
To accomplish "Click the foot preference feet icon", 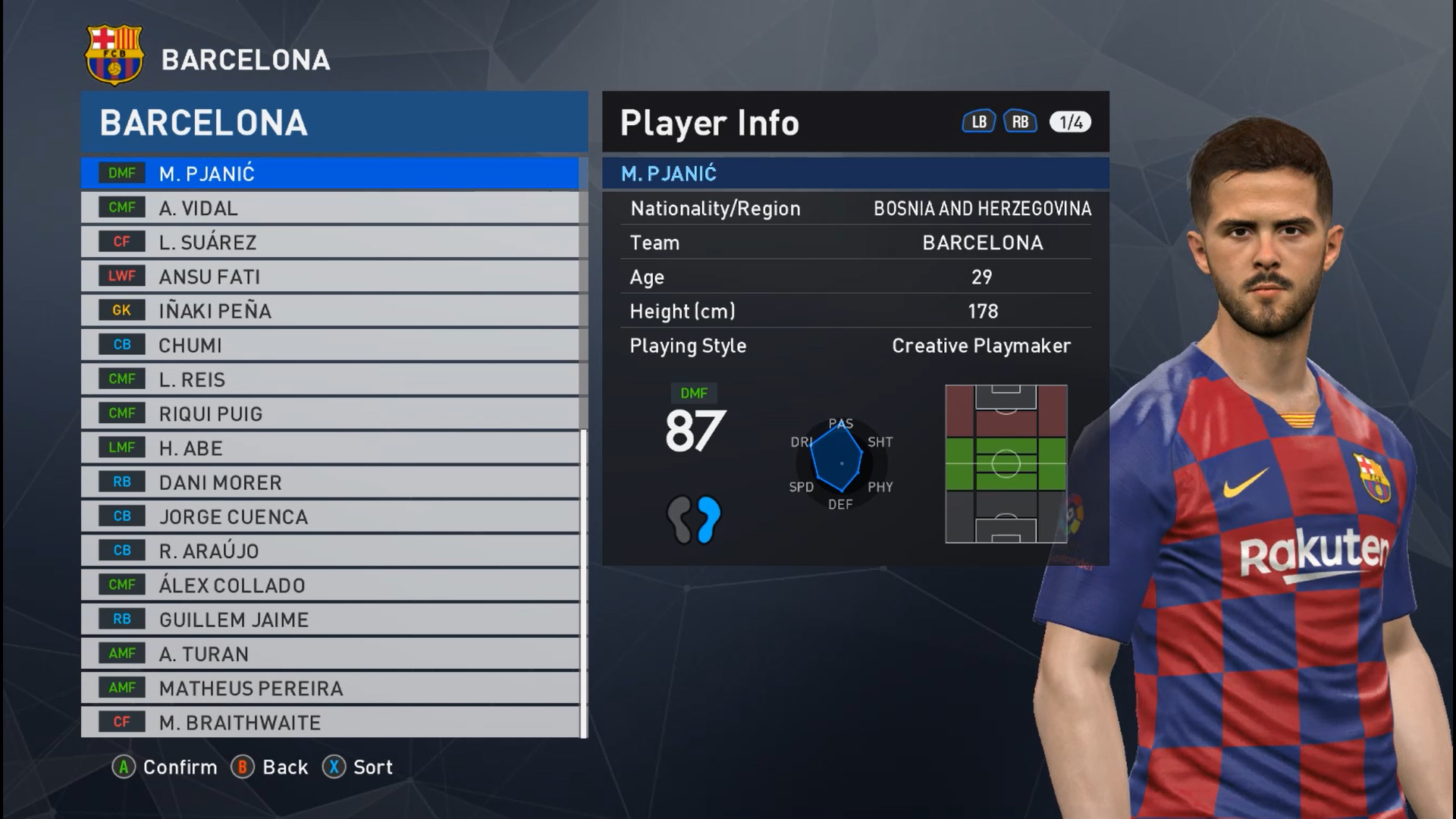I will [x=695, y=520].
